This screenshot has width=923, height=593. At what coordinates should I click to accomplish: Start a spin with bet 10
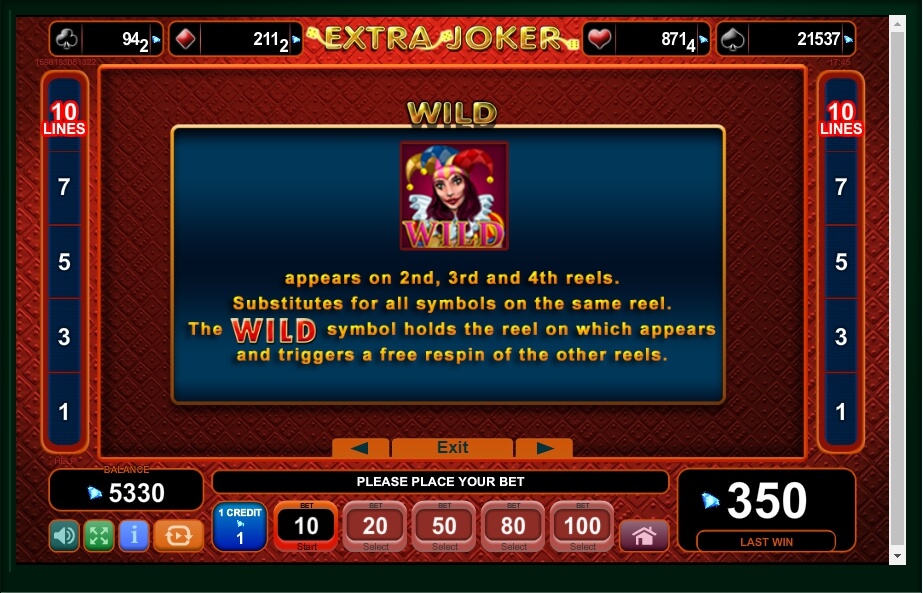pyautogui.click(x=306, y=526)
